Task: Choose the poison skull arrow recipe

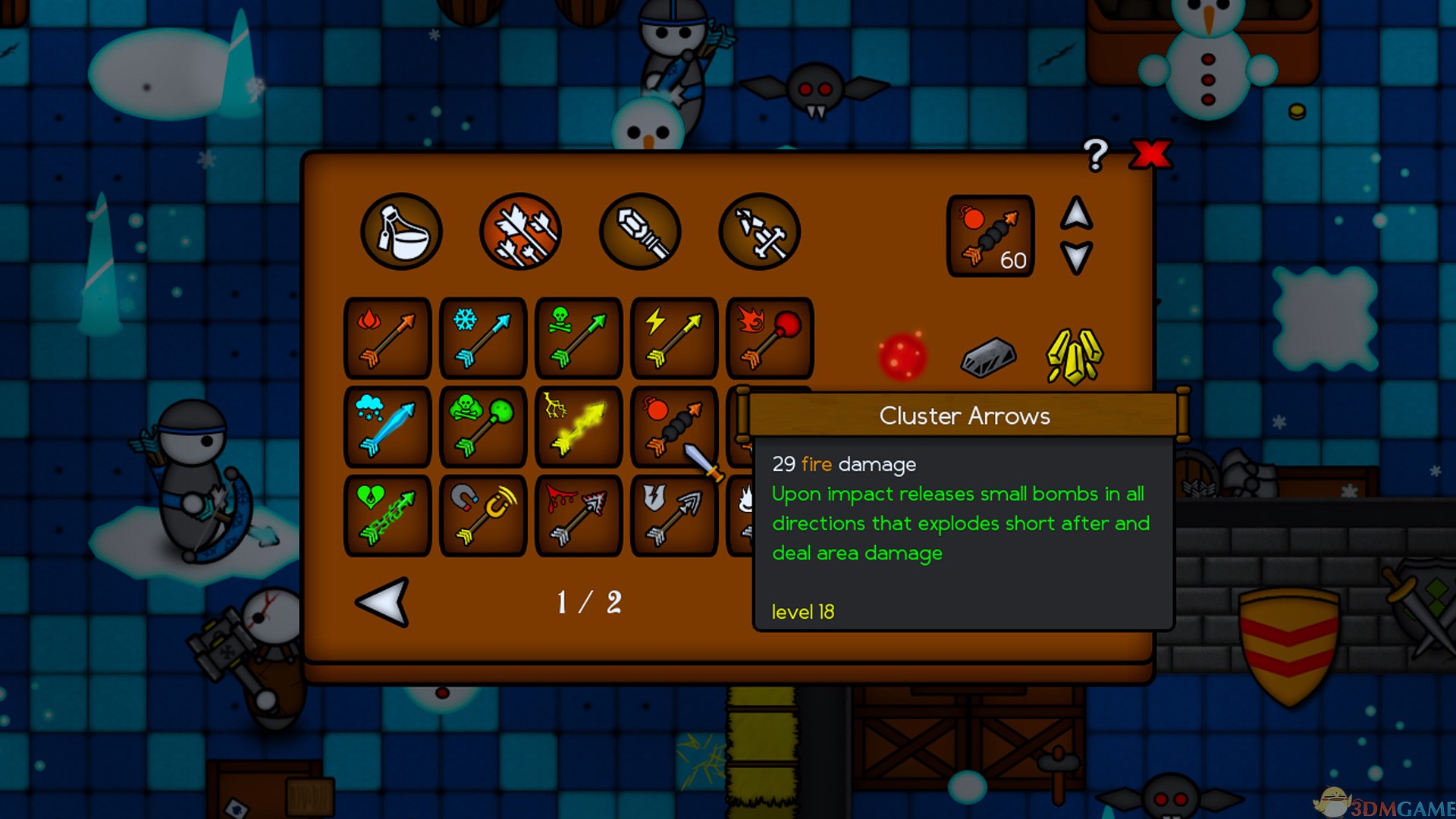Action: [579, 338]
